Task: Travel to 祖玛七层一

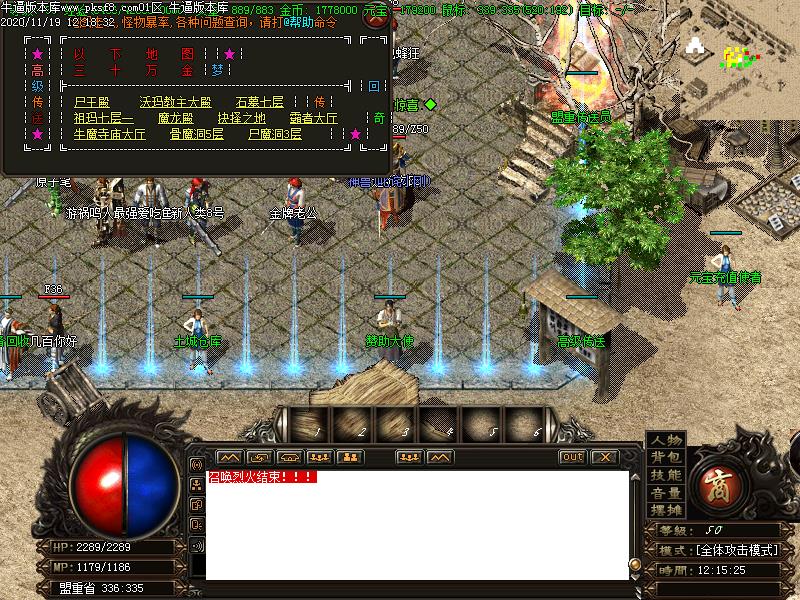Action: pyautogui.click(x=103, y=118)
